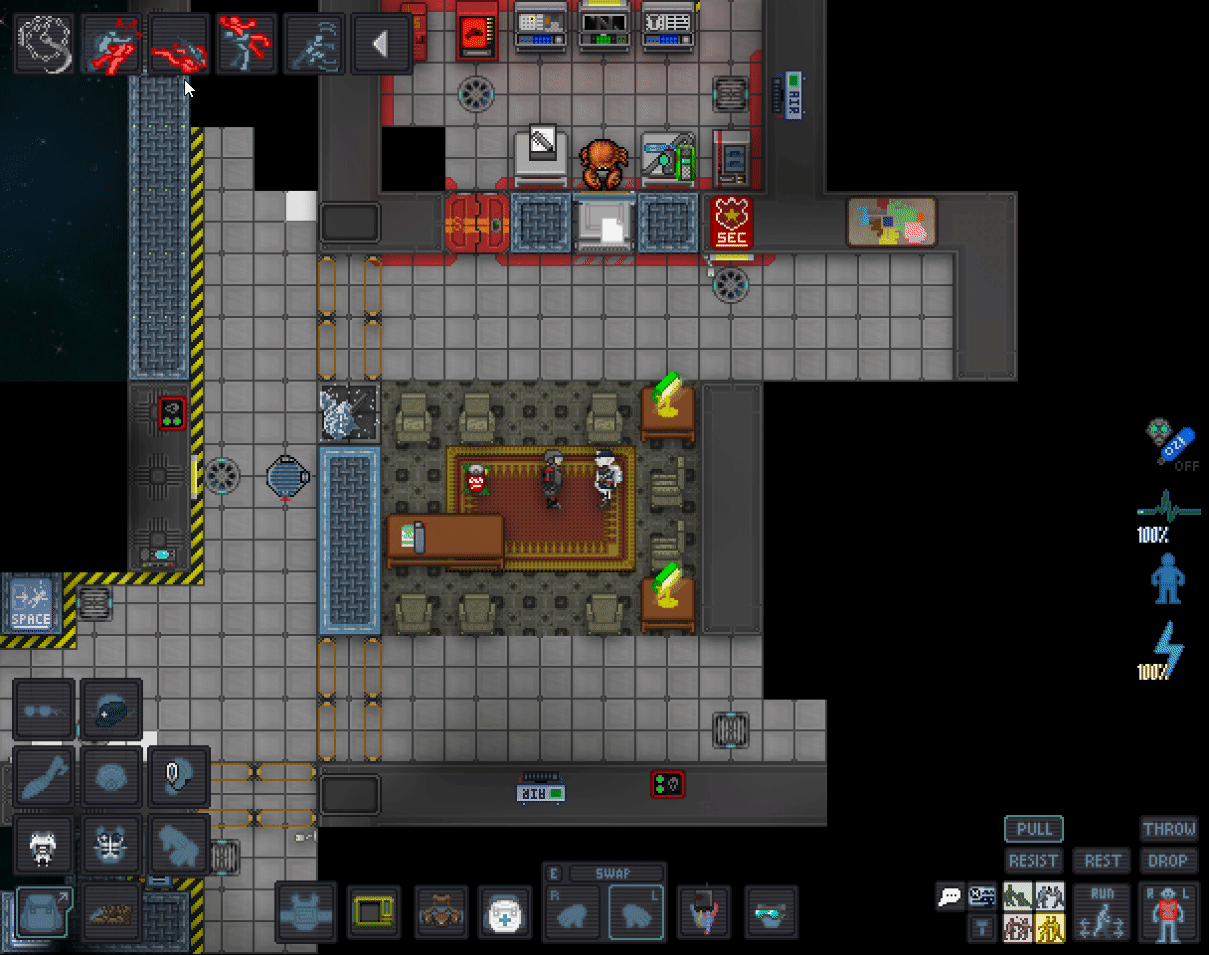Open the backpack inventory slot
1209x955 pixels.
click(x=44, y=913)
